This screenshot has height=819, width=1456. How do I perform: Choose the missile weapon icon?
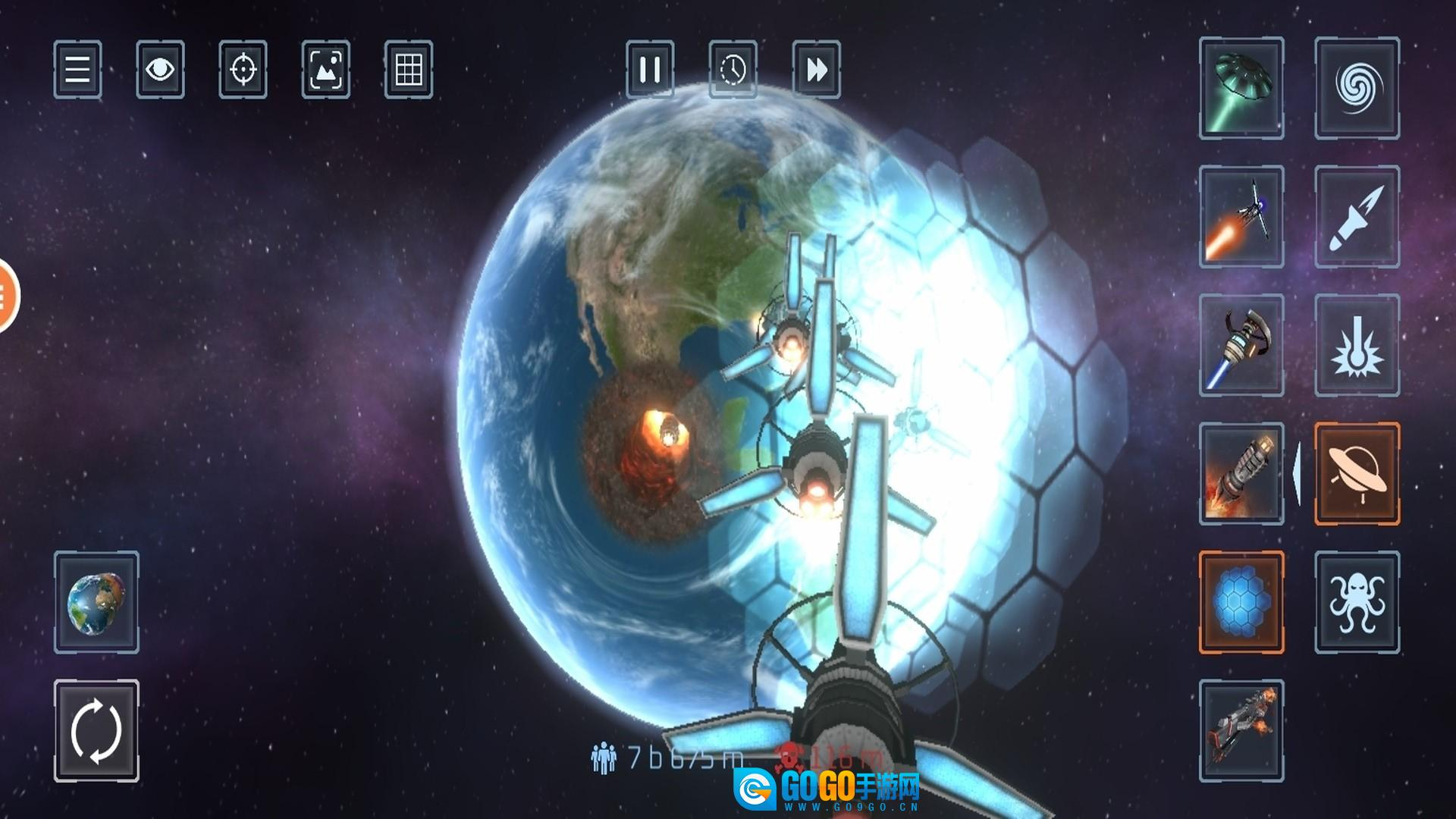click(1357, 217)
